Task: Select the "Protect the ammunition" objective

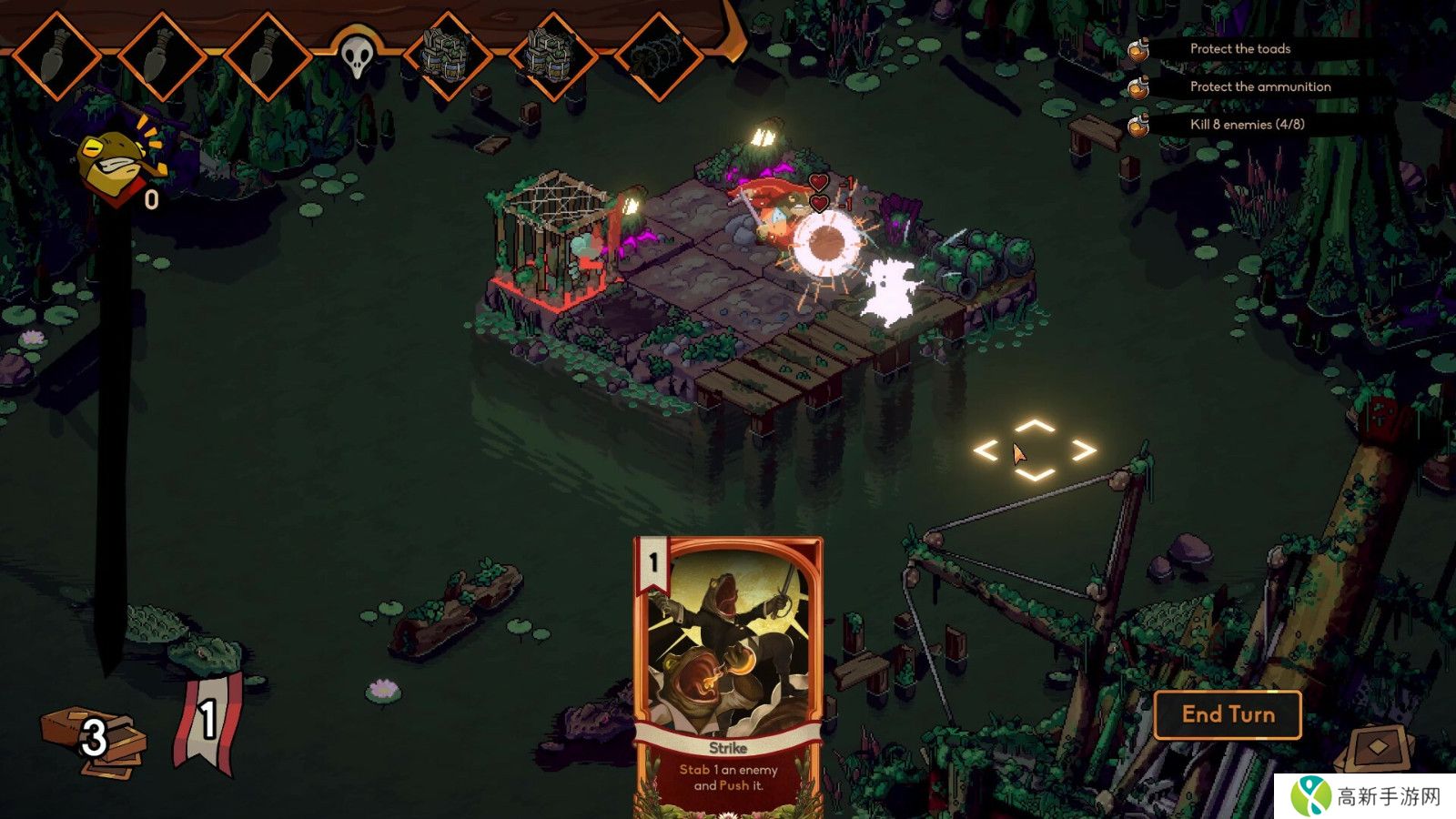Action: (x=1259, y=86)
